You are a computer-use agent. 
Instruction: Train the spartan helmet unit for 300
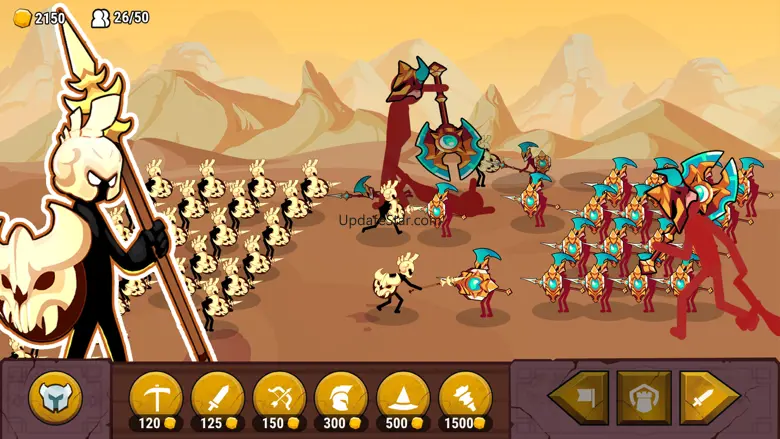pos(342,397)
